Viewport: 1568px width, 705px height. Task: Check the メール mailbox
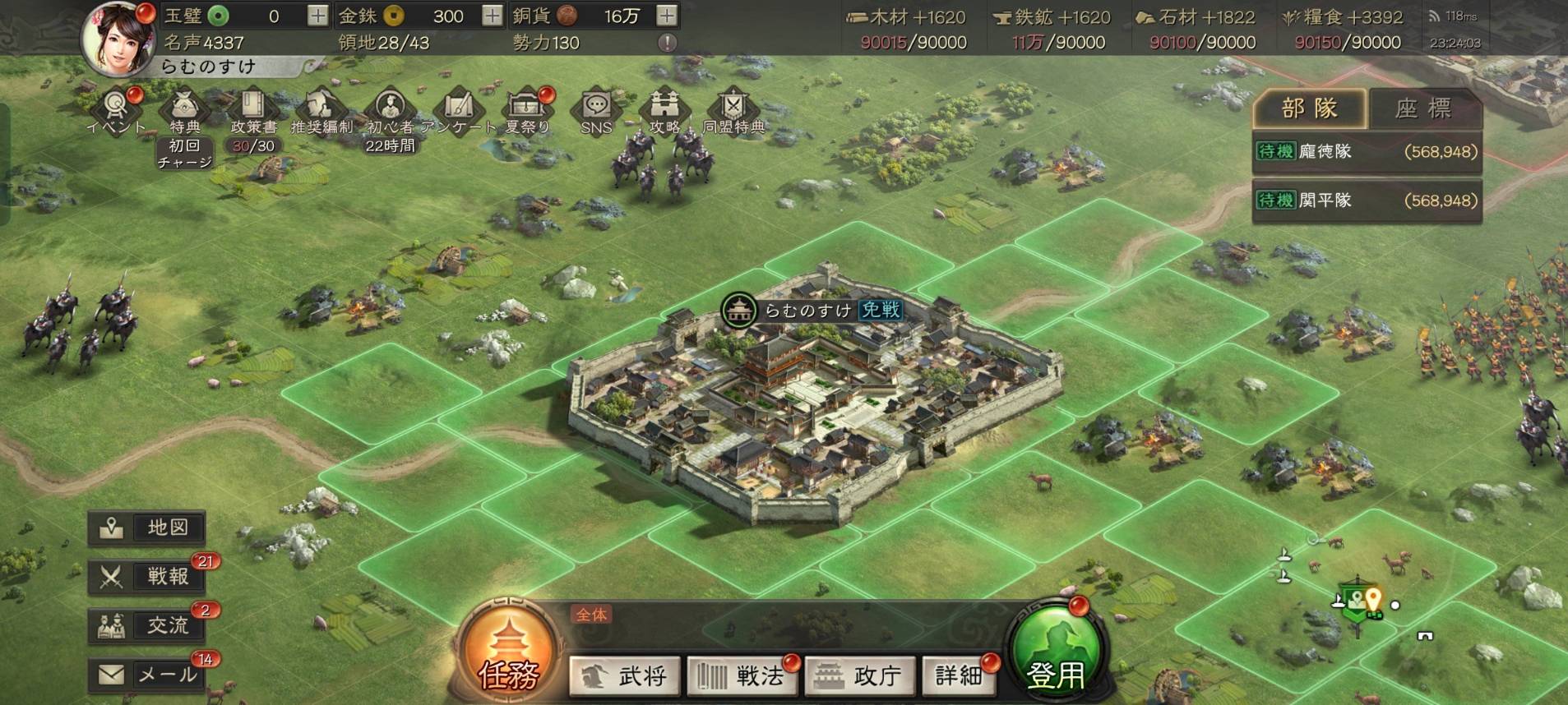147,675
